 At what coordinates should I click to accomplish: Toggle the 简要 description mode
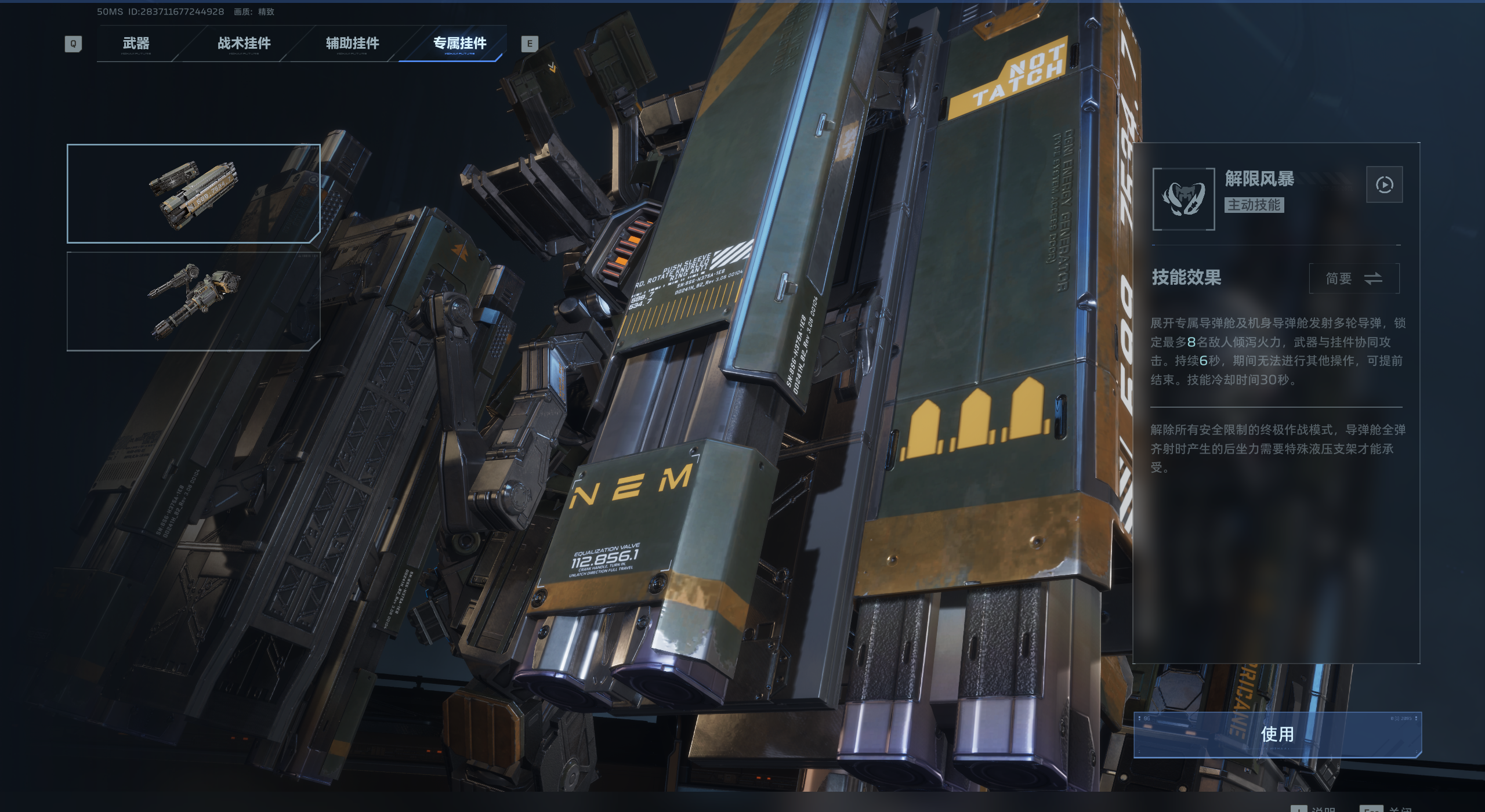(1354, 279)
